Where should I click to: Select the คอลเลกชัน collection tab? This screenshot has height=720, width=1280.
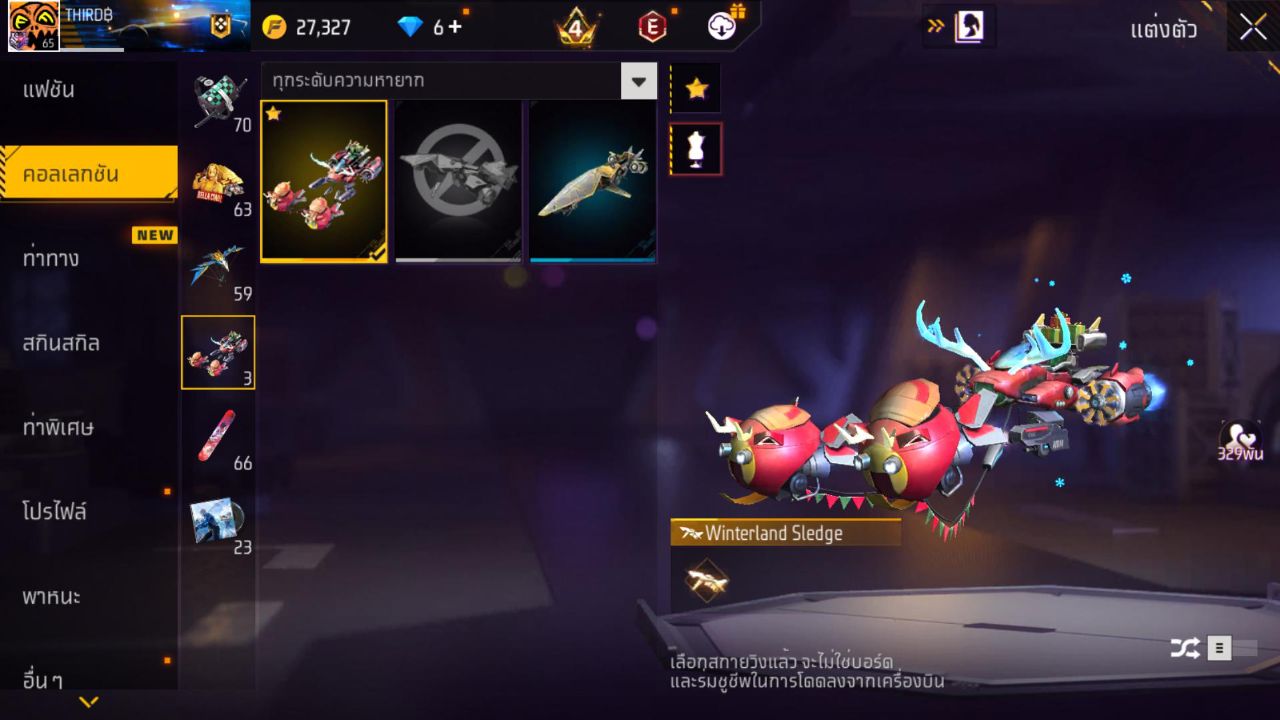(70, 174)
